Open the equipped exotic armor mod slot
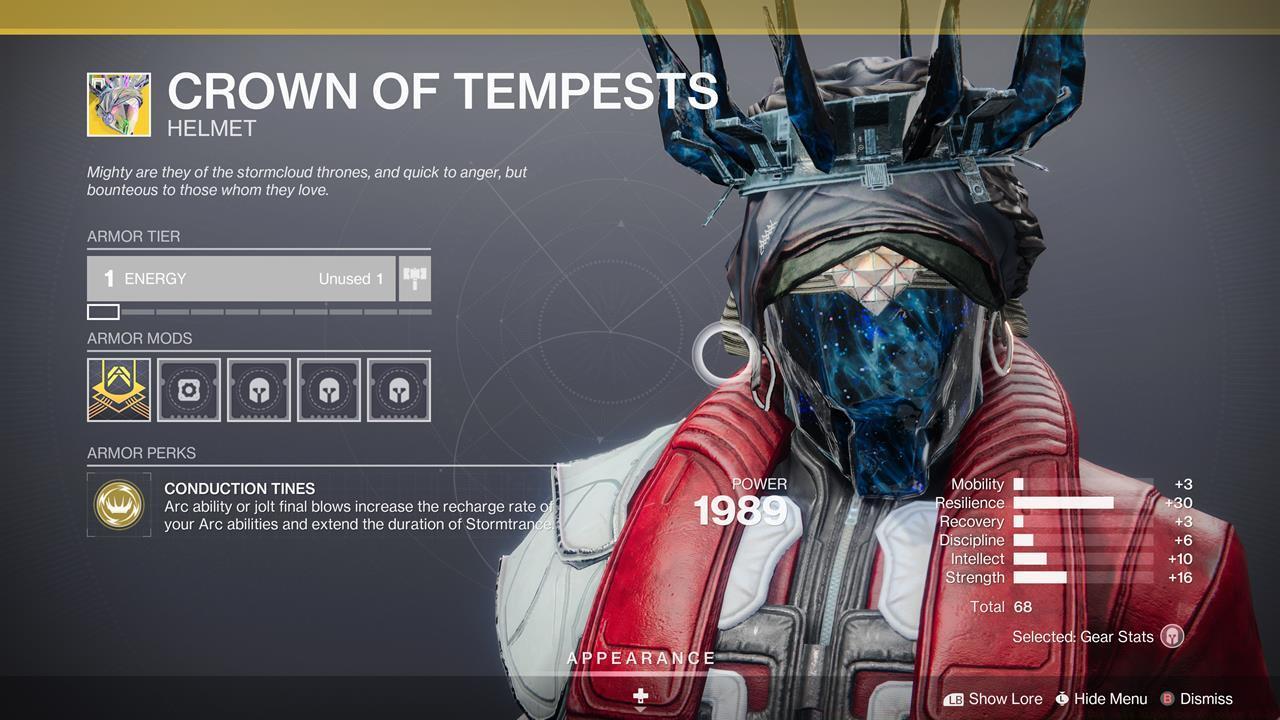Screen dimensions: 1280x720 [119, 390]
